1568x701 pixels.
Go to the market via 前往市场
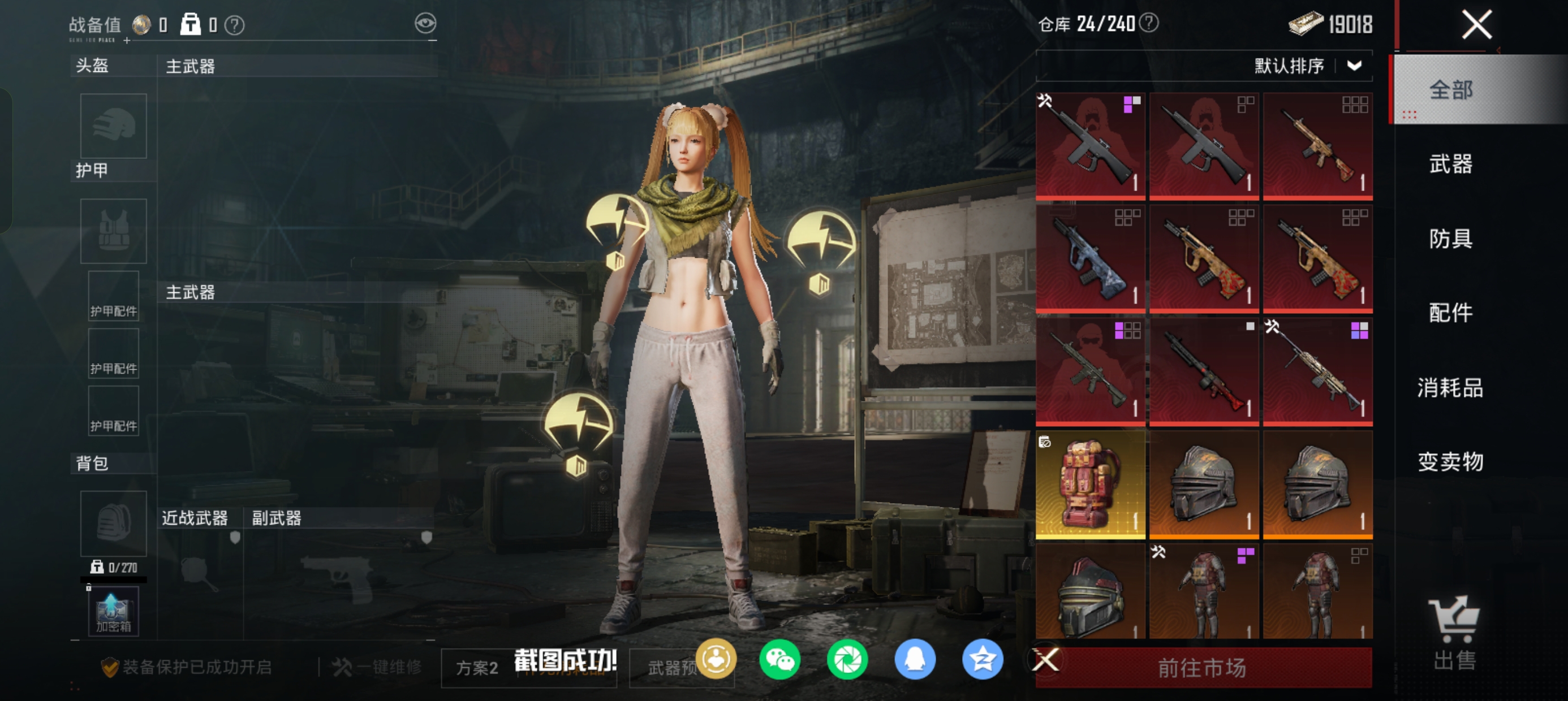point(1202,668)
